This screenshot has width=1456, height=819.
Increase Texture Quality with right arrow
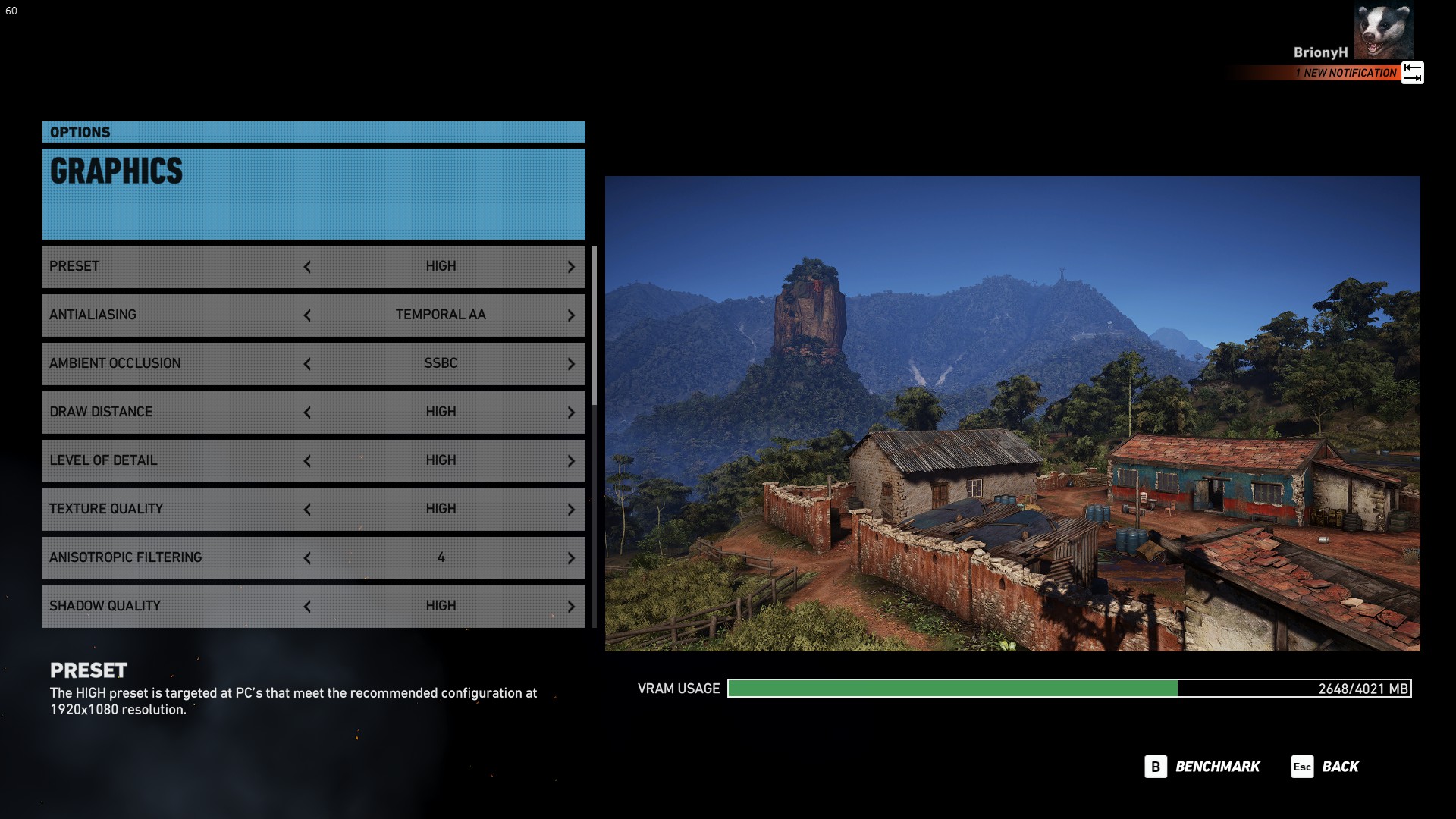click(571, 510)
